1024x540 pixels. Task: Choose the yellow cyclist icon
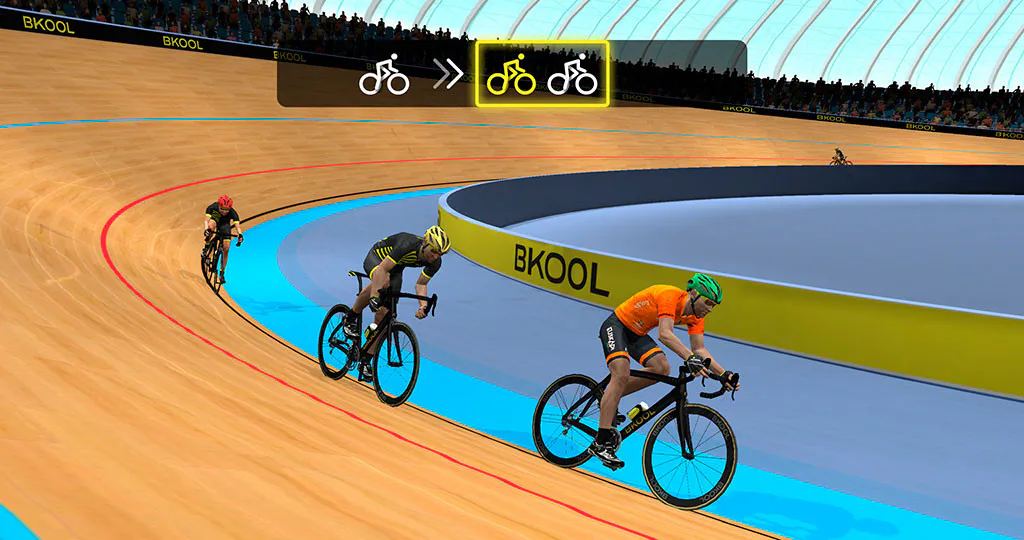pos(511,75)
